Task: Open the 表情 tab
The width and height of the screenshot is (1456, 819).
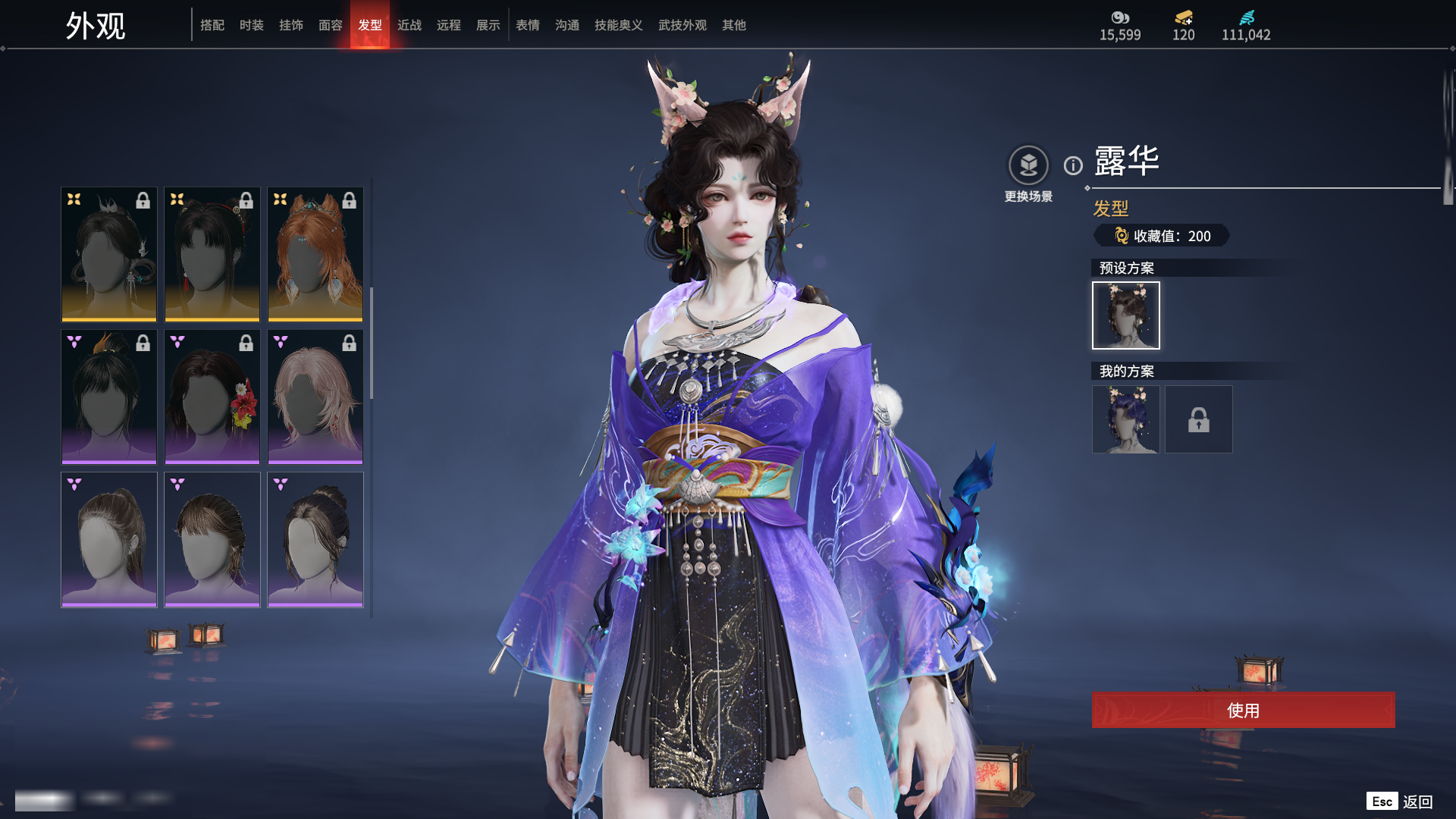Action: tap(528, 25)
